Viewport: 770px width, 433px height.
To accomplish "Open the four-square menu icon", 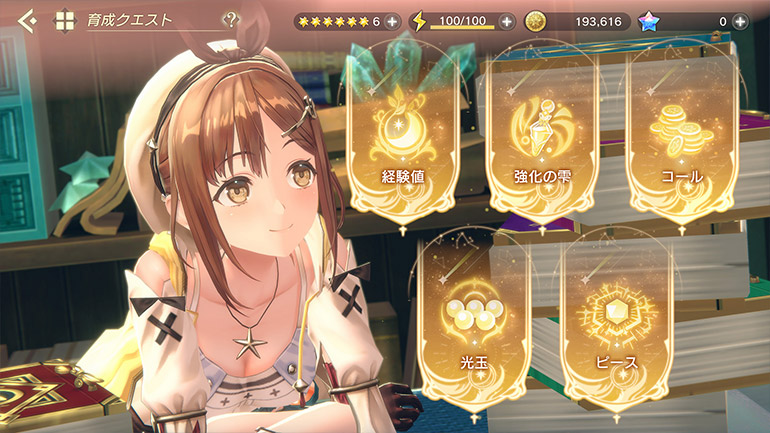I will tap(65, 20).
